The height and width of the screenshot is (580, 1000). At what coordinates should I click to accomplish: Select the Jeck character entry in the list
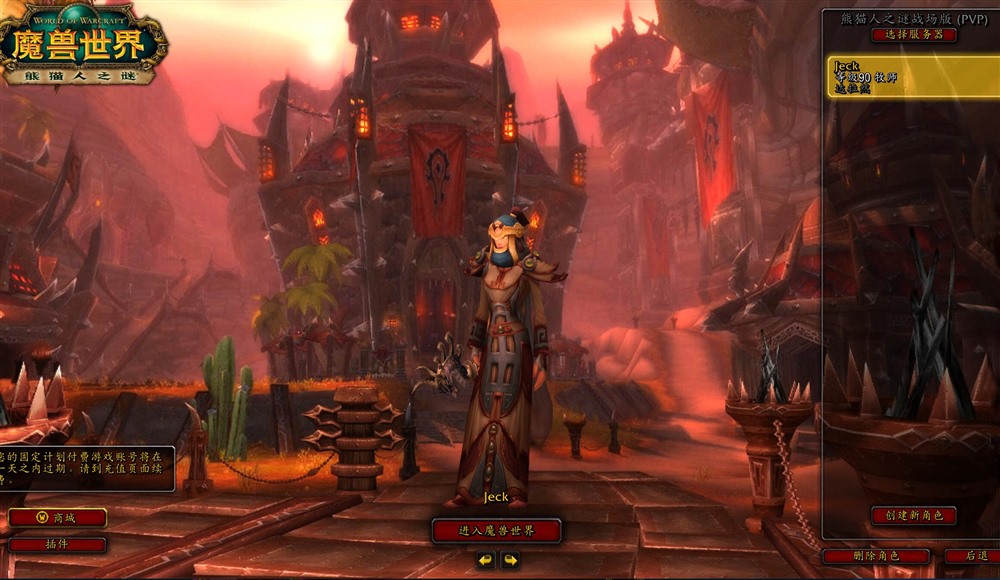click(x=912, y=76)
